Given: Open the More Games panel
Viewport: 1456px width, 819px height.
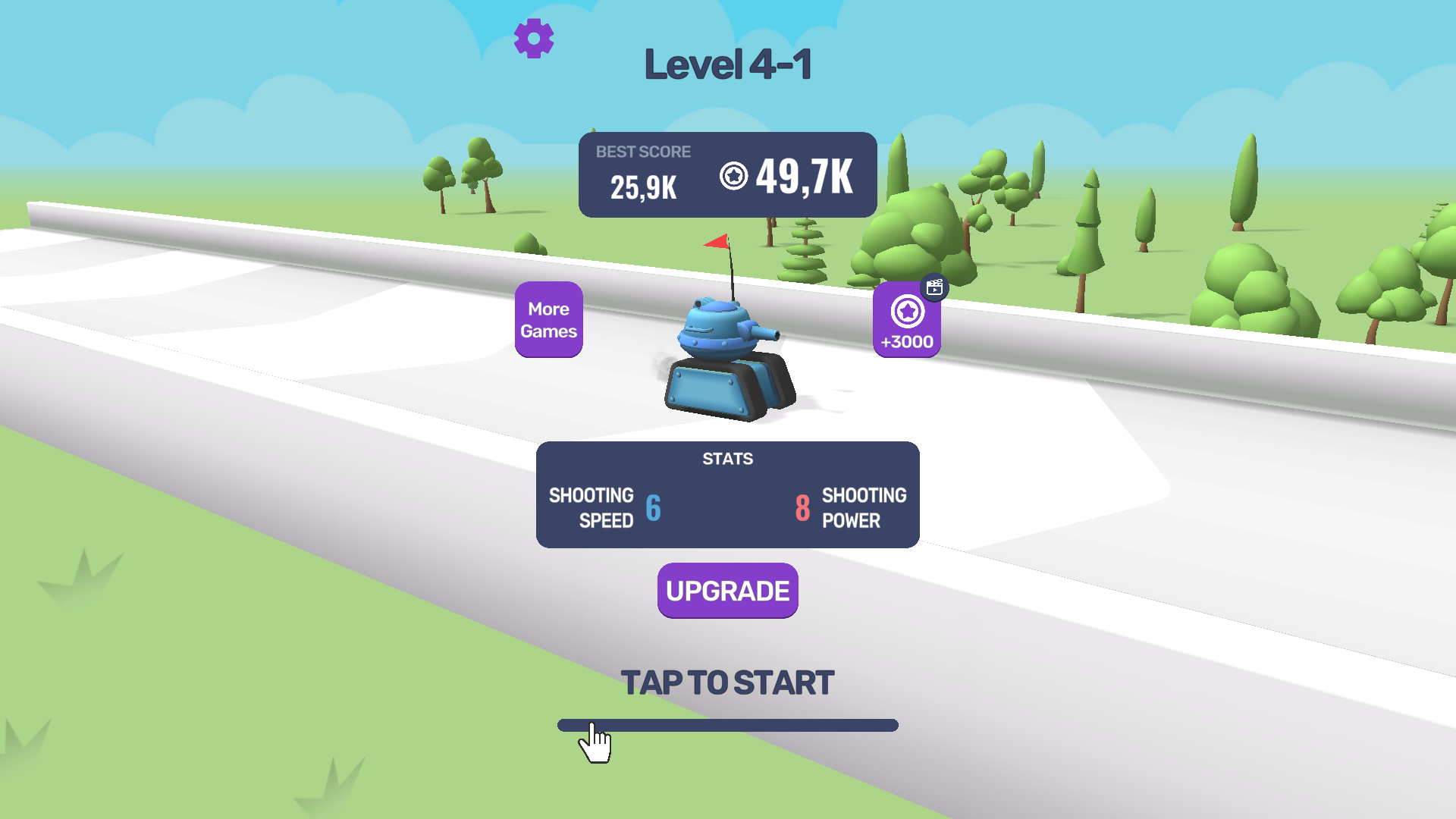Looking at the screenshot, I should (x=548, y=319).
